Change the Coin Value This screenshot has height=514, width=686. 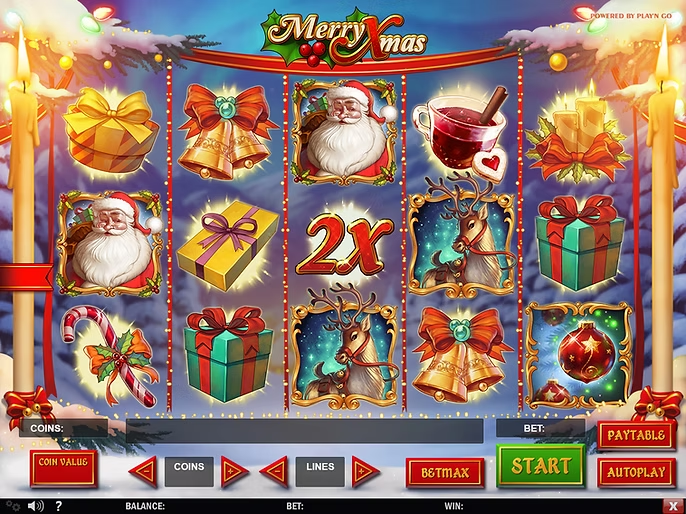point(62,467)
